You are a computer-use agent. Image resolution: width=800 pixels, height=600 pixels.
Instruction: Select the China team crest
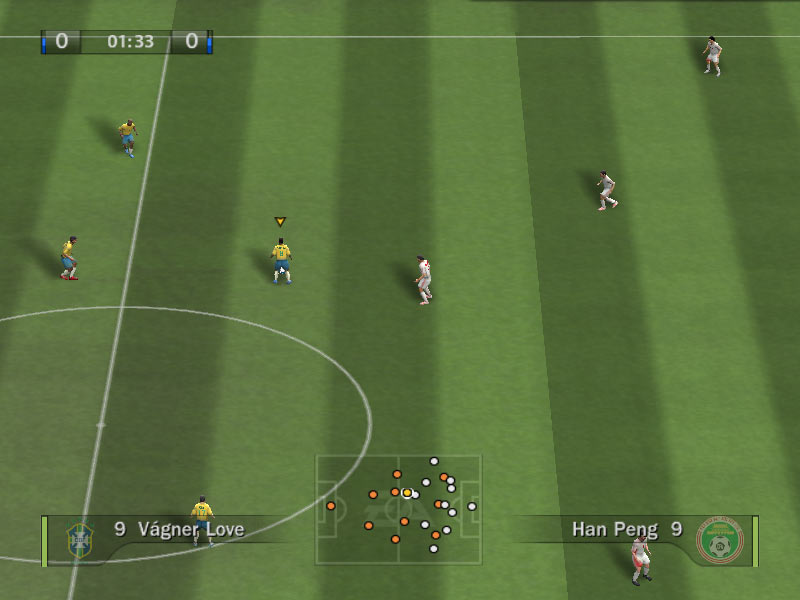(720, 540)
